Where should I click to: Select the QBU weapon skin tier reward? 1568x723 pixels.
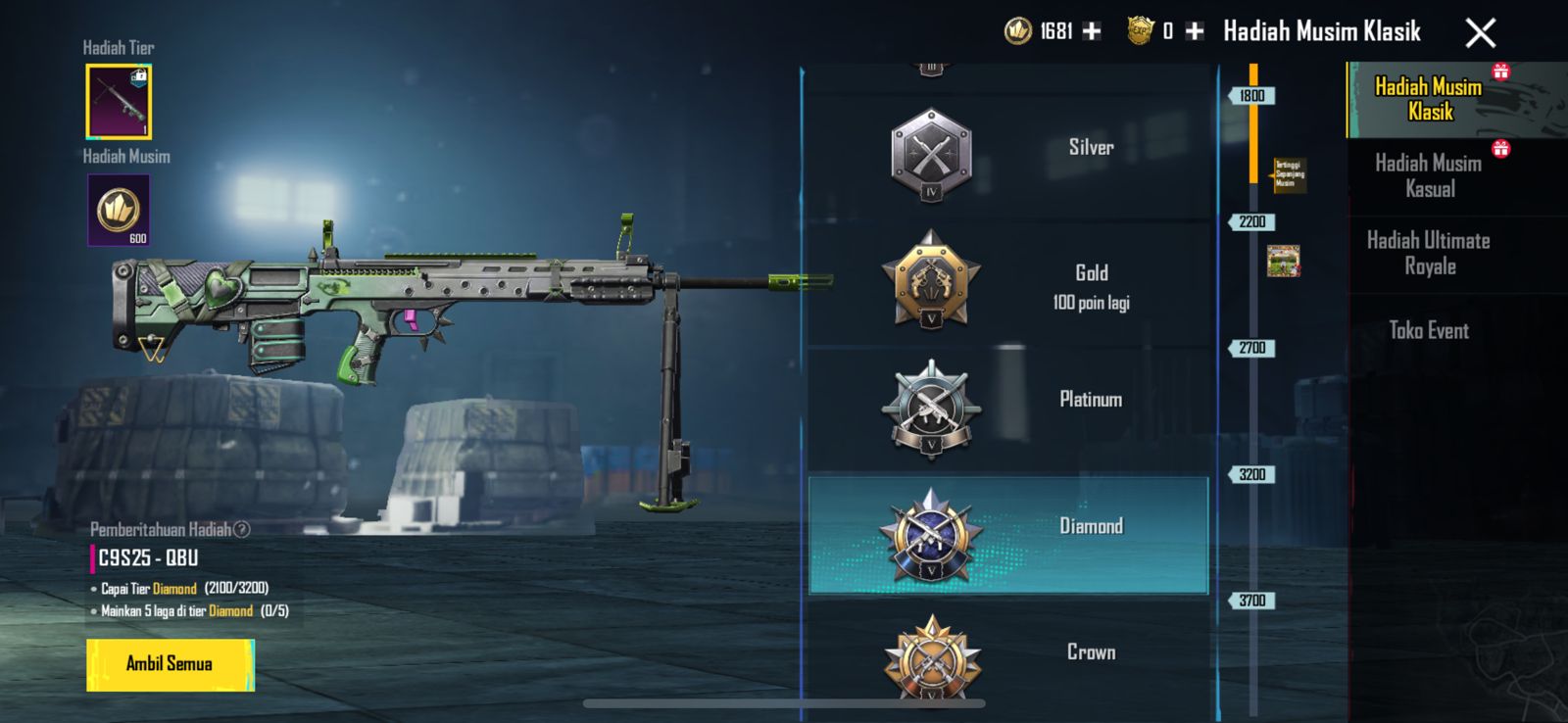point(119,102)
